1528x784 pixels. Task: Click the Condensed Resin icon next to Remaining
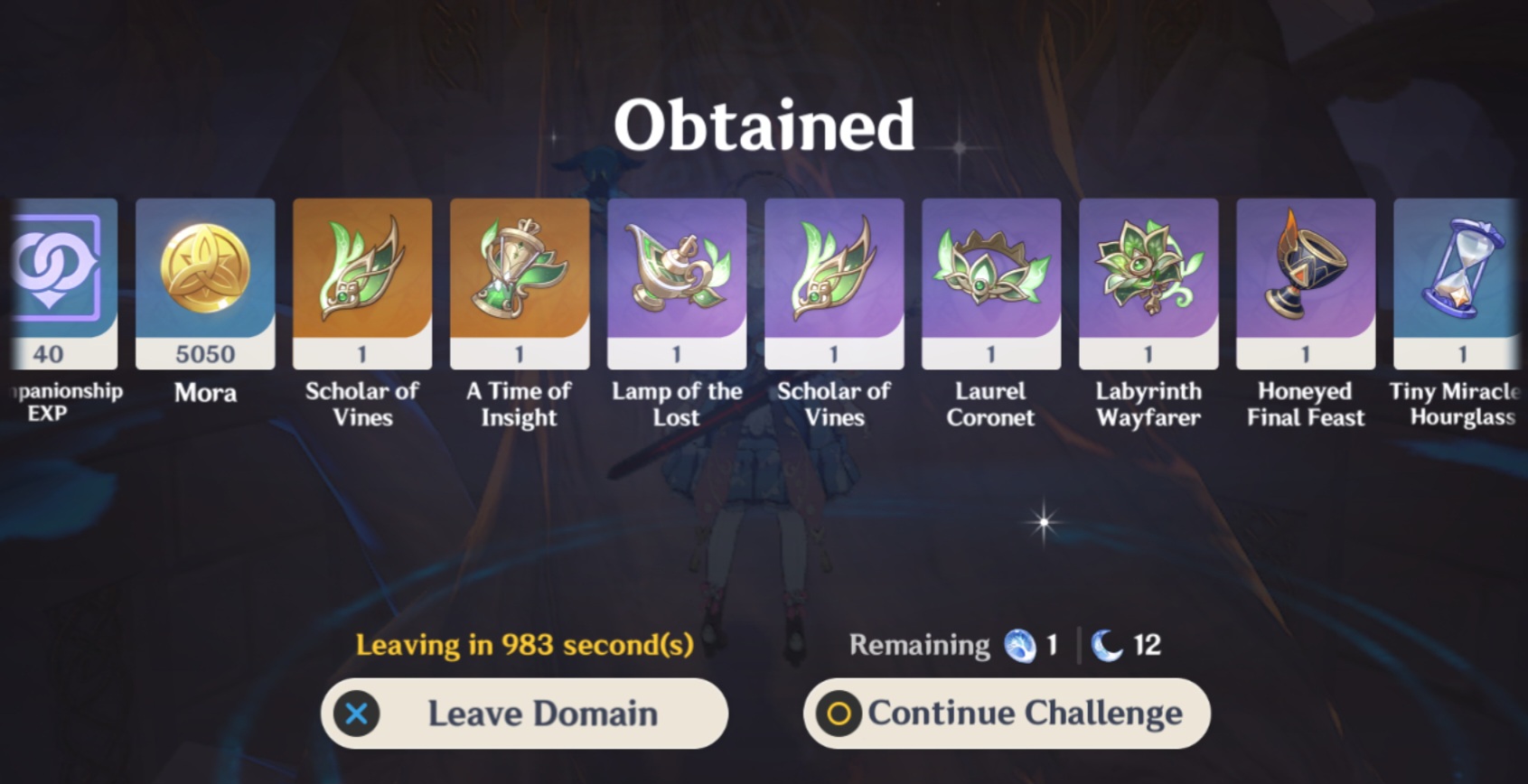1019,644
